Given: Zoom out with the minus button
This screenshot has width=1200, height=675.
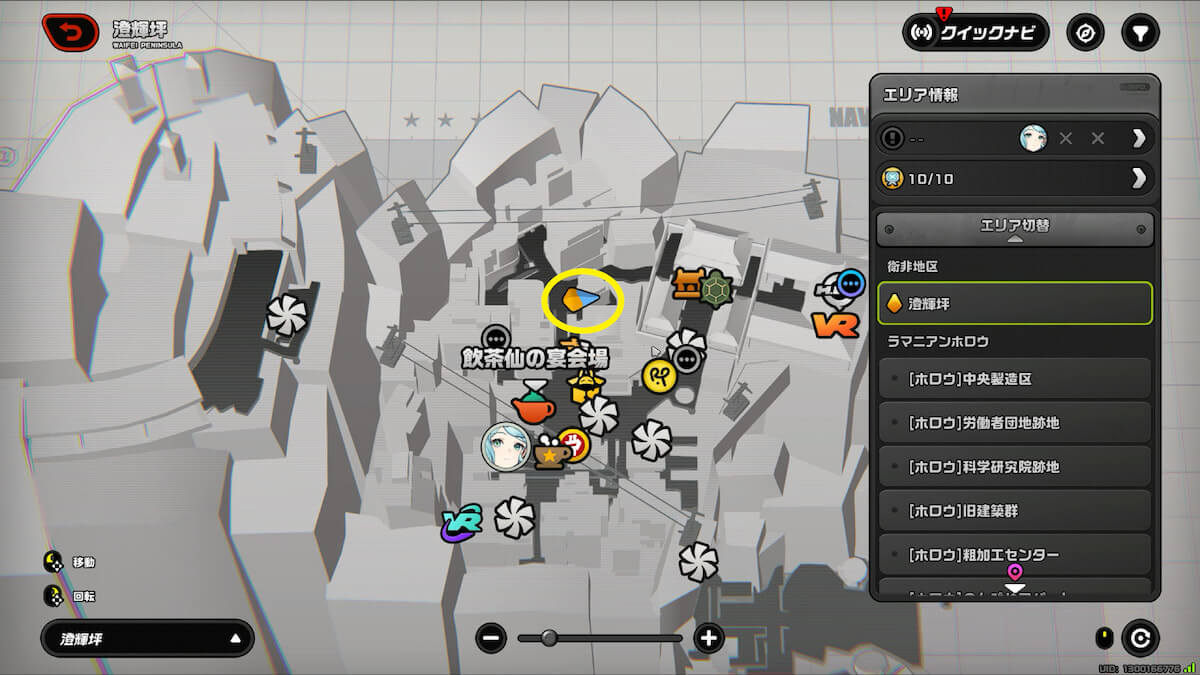Looking at the screenshot, I should pos(490,638).
